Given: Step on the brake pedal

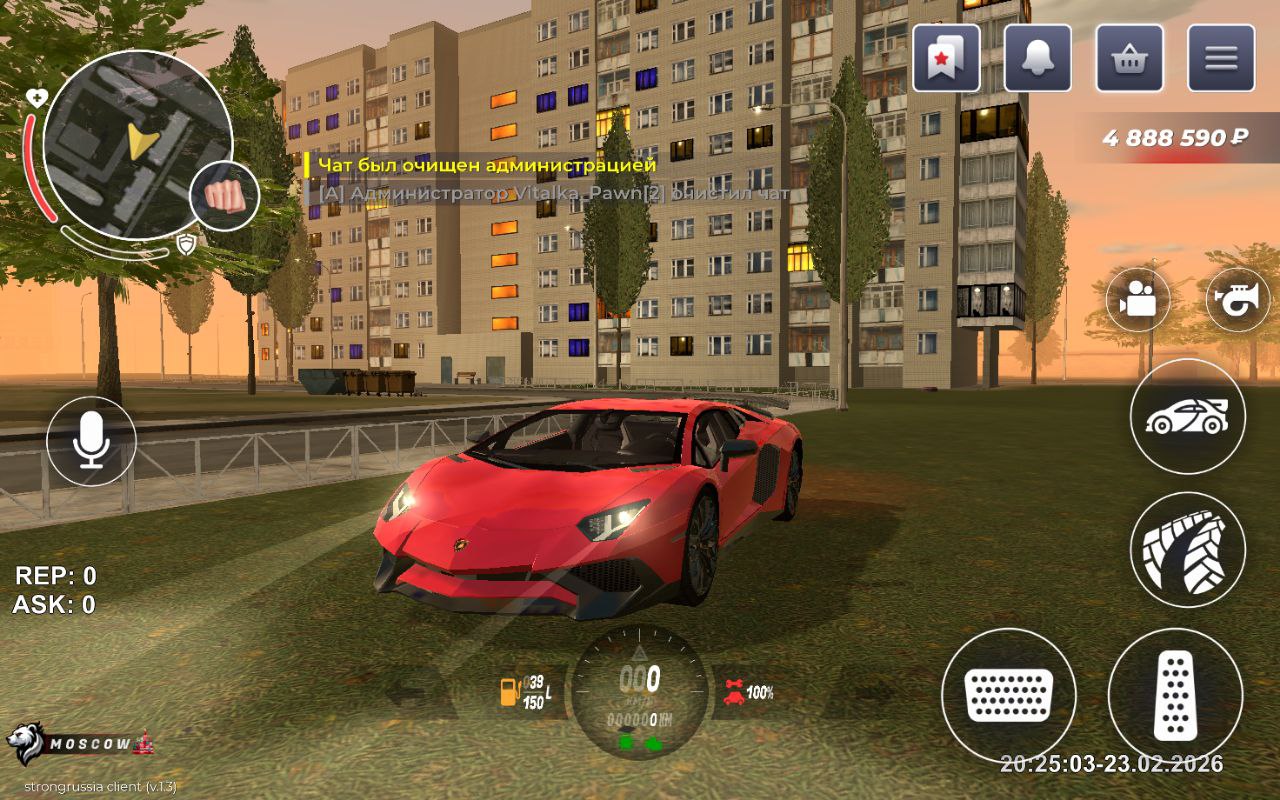Looking at the screenshot, I should (1008, 694).
